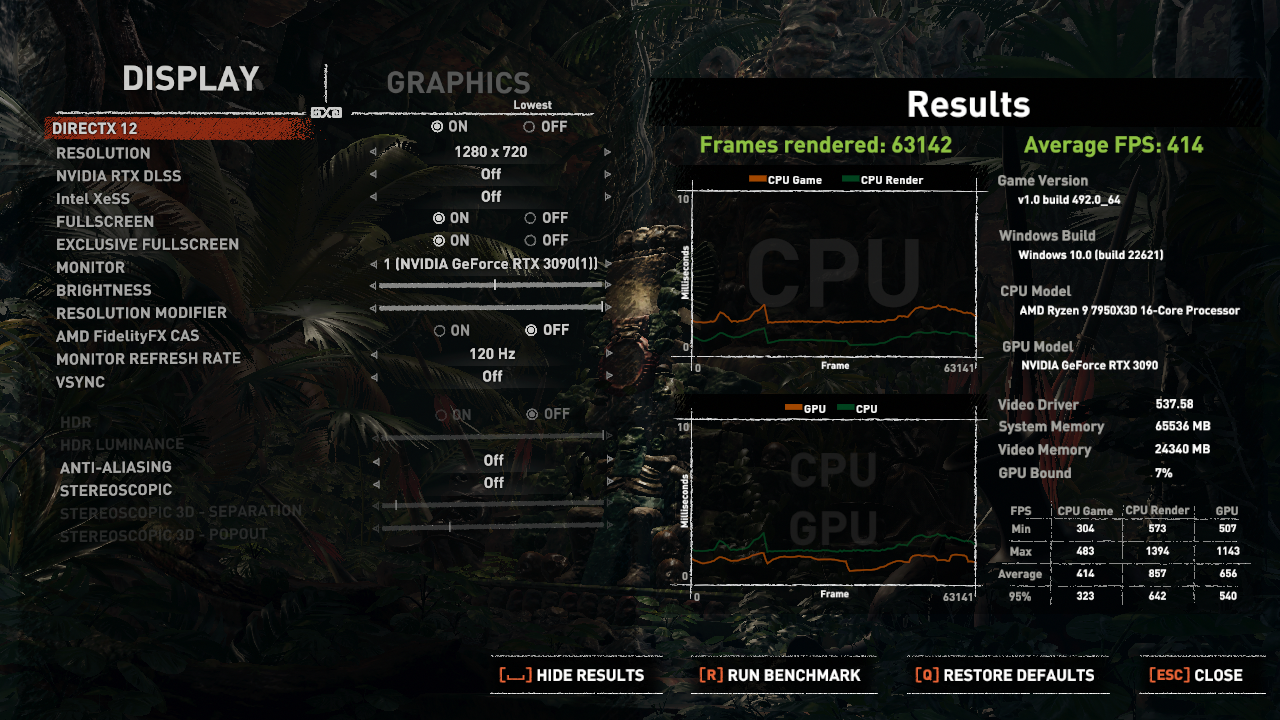Screen dimensions: 1280x720
Task: Change Intel XeSS with right arrow
Action: click(607, 198)
